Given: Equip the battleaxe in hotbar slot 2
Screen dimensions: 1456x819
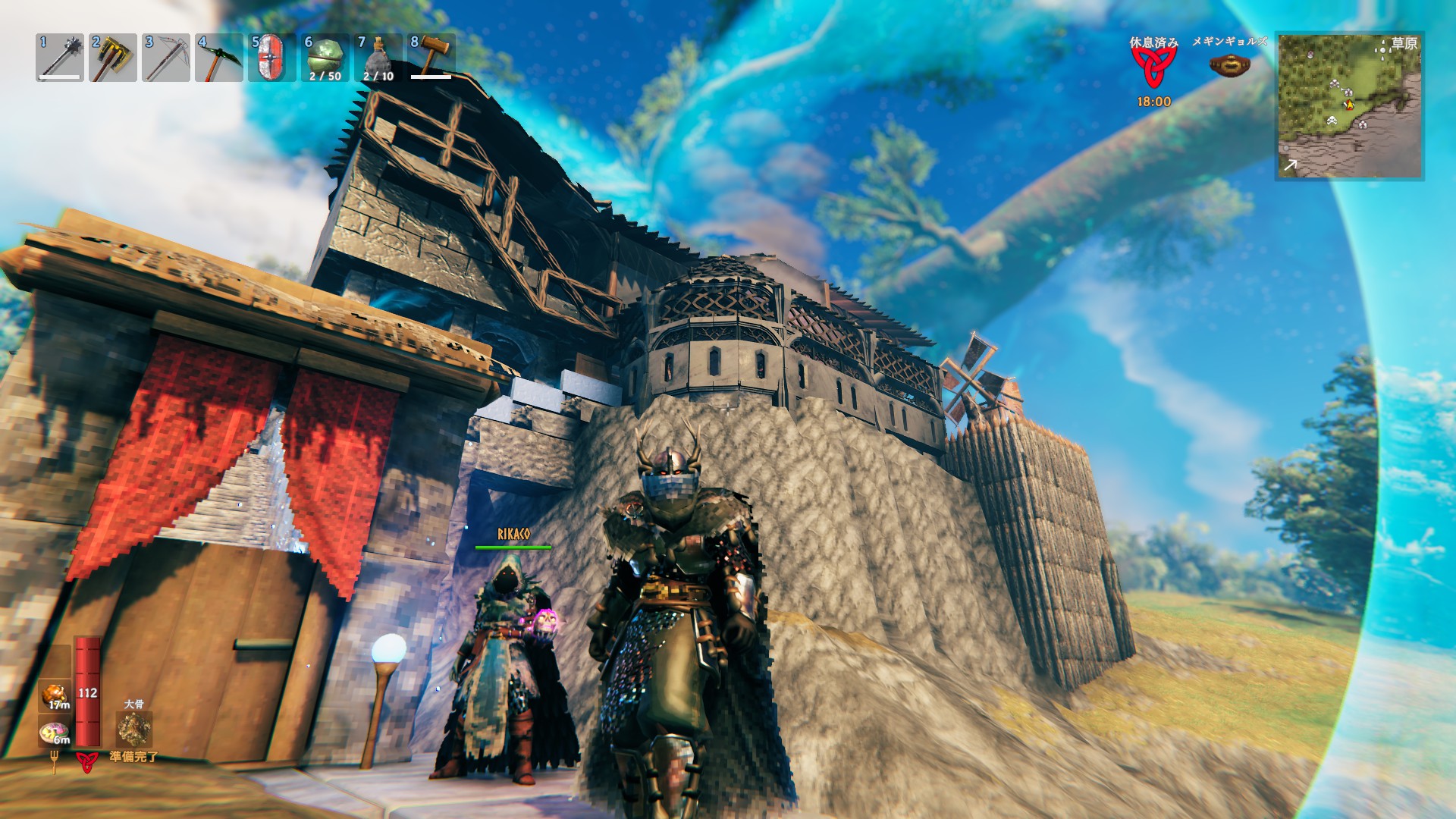Looking at the screenshot, I should (113, 58).
